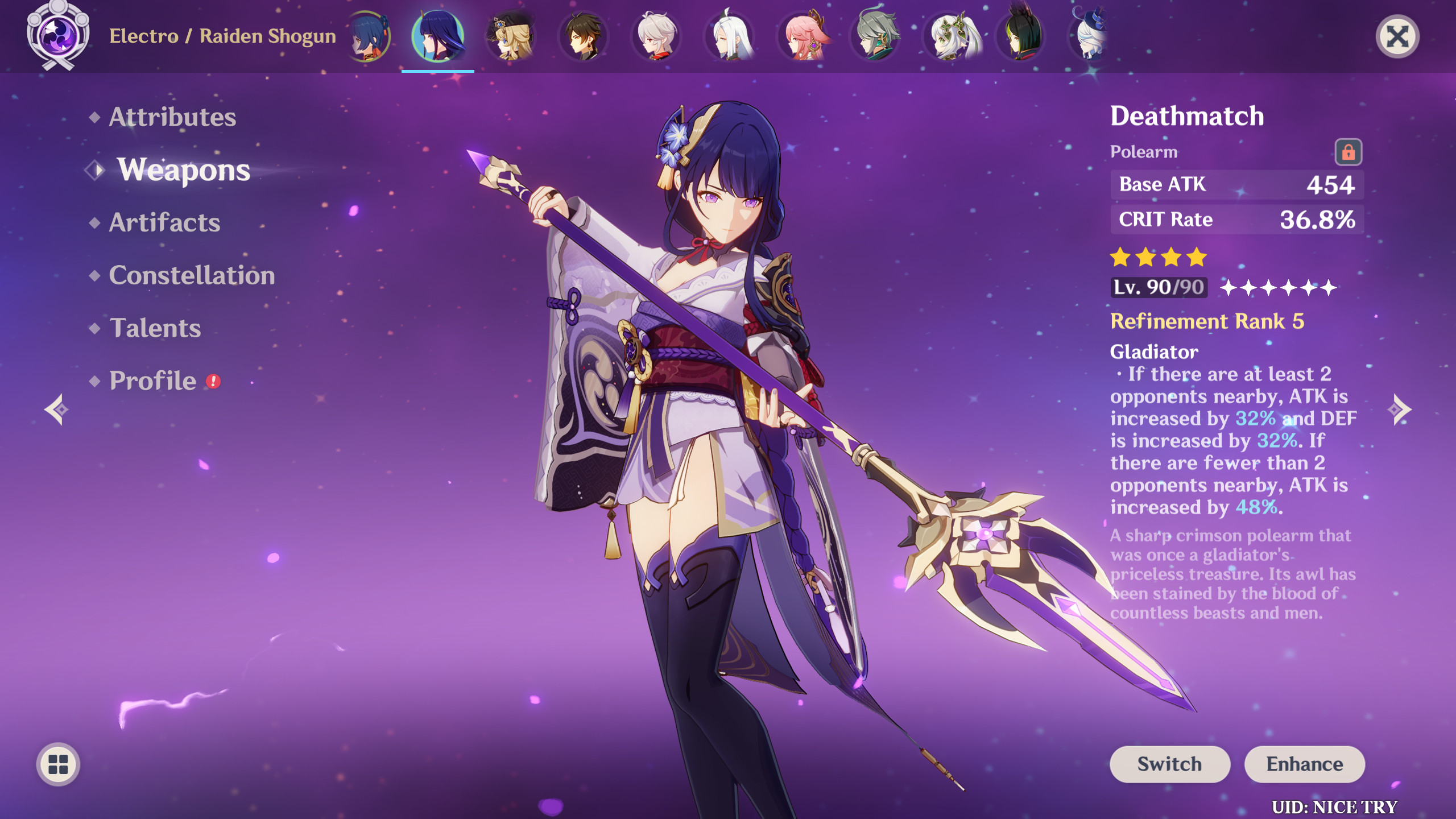Open the party setup grid icon bottom left
Image resolution: width=1456 pixels, height=819 pixels.
coord(57,764)
